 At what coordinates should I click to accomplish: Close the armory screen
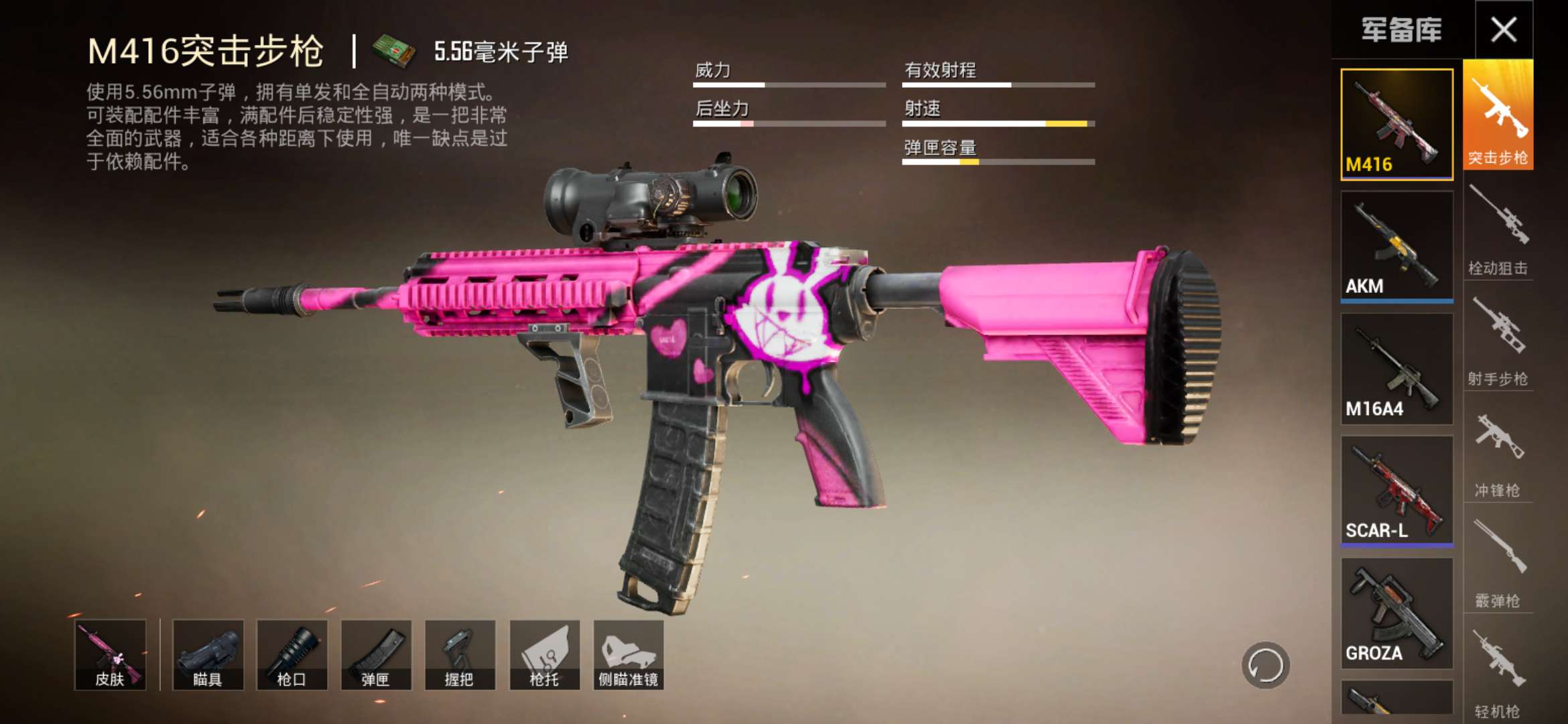click(x=1504, y=29)
